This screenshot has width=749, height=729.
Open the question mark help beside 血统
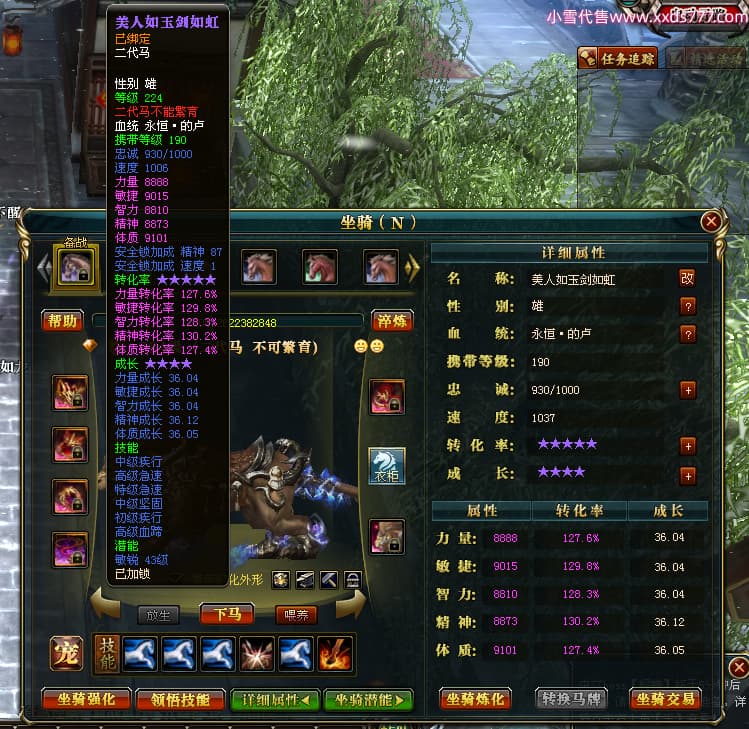pyautogui.click(x=687, y=334)
